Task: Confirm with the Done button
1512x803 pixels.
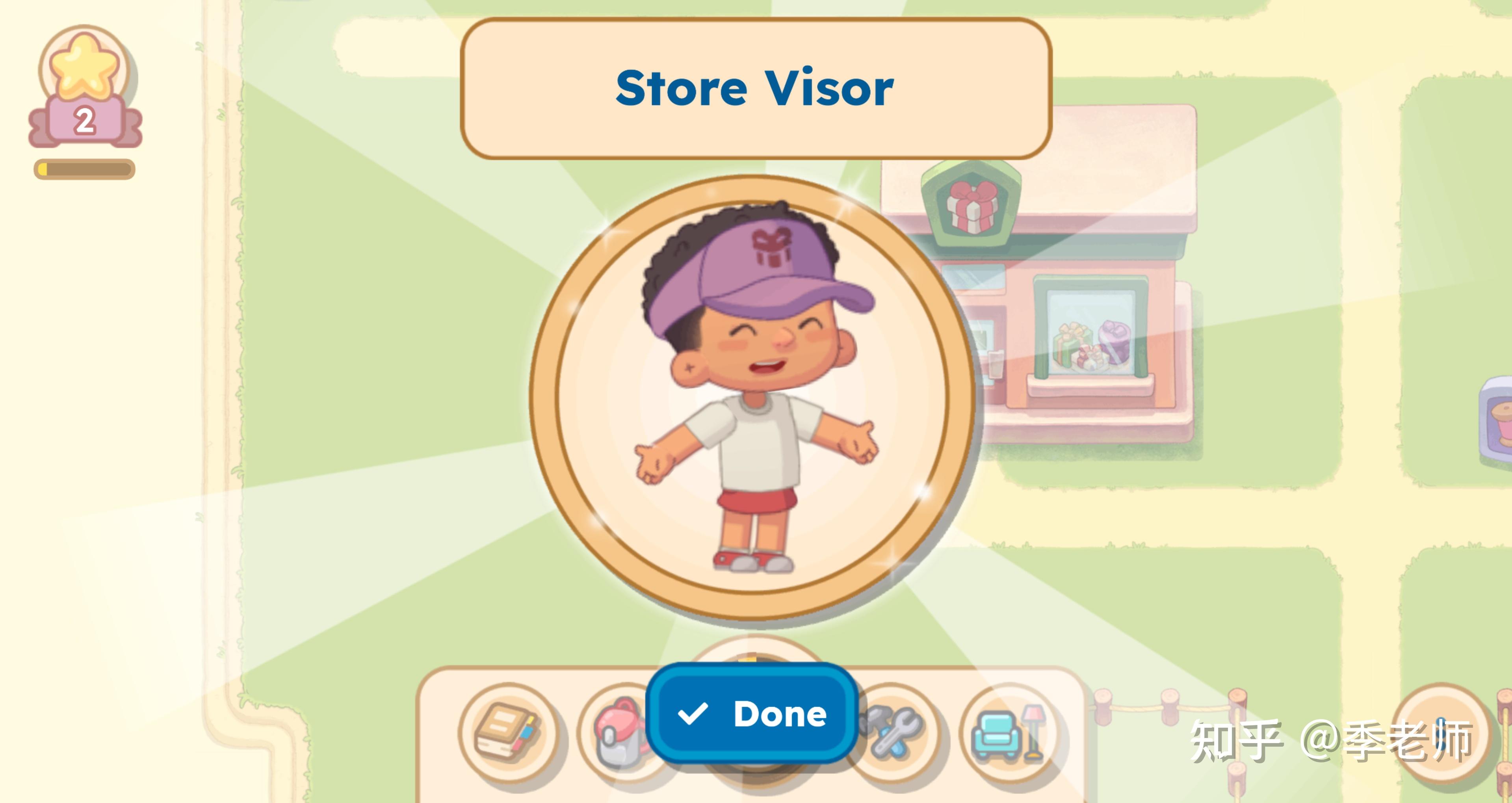Action: (x=752, y=714)
